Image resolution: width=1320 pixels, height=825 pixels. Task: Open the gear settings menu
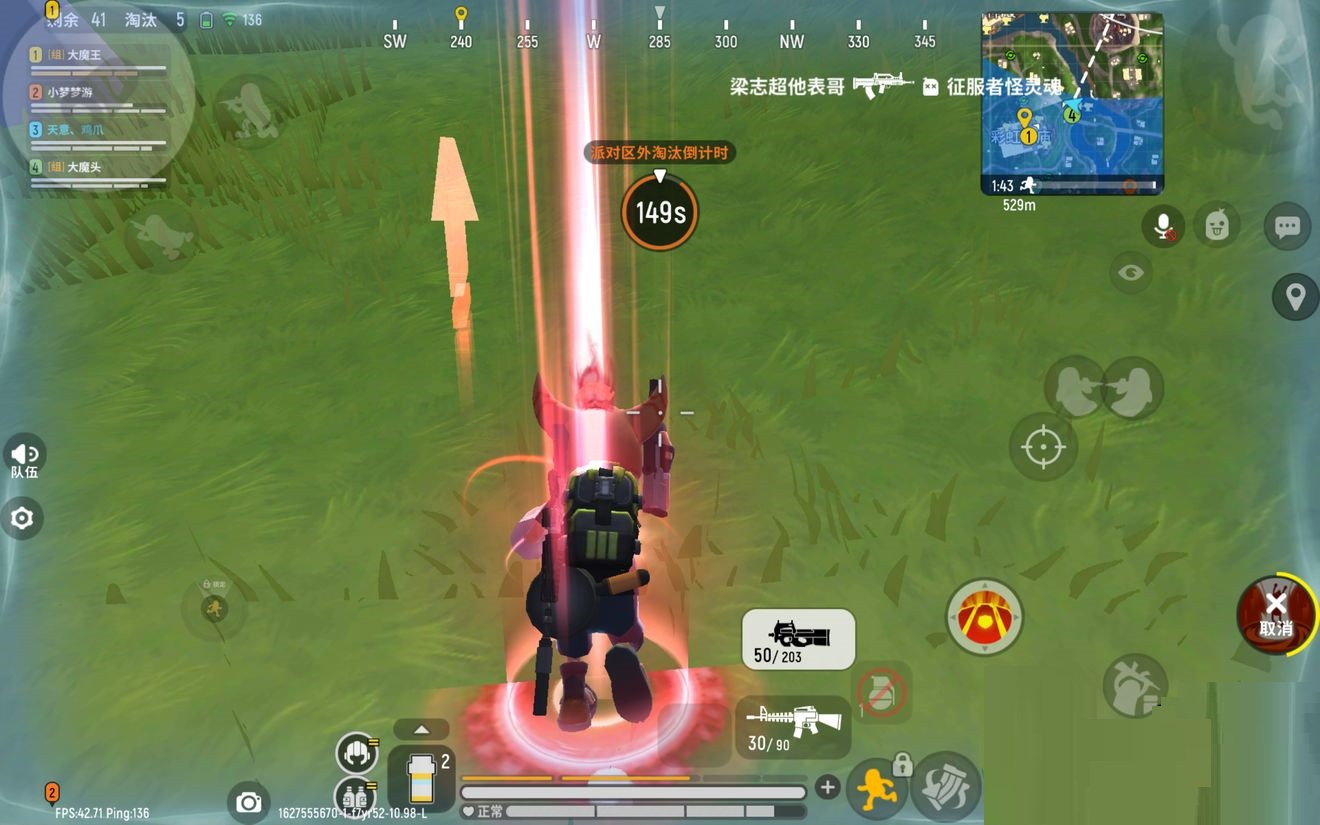22,518
